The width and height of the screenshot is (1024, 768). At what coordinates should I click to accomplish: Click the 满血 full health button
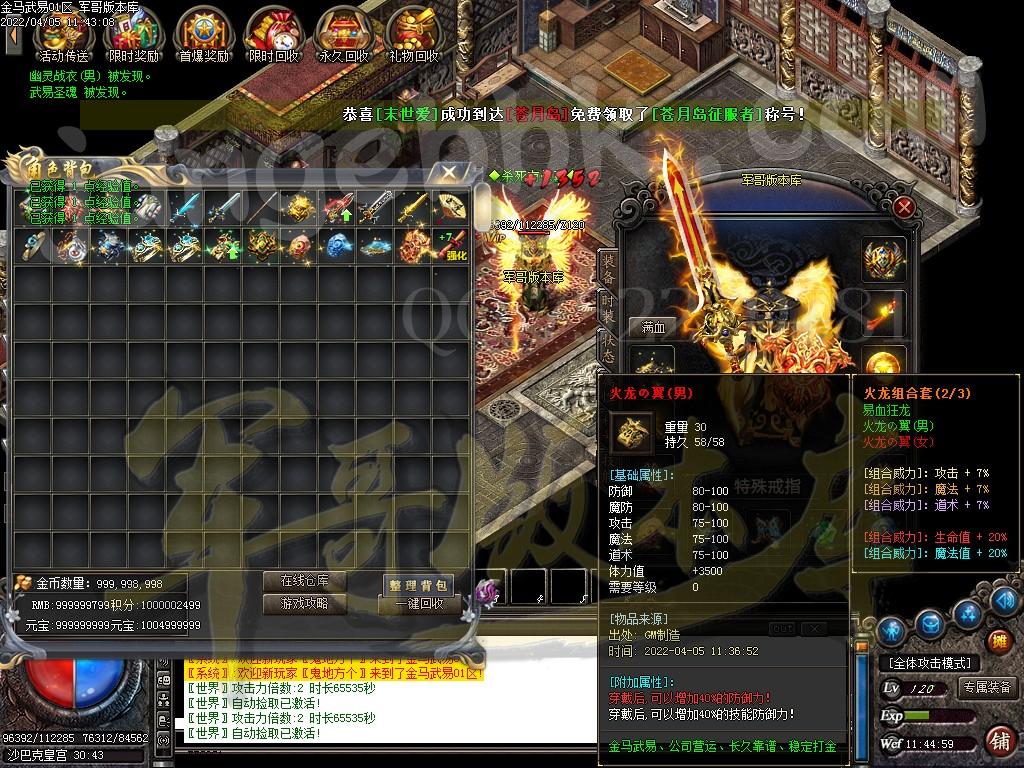pyautogui.click(x=653, y=327)
